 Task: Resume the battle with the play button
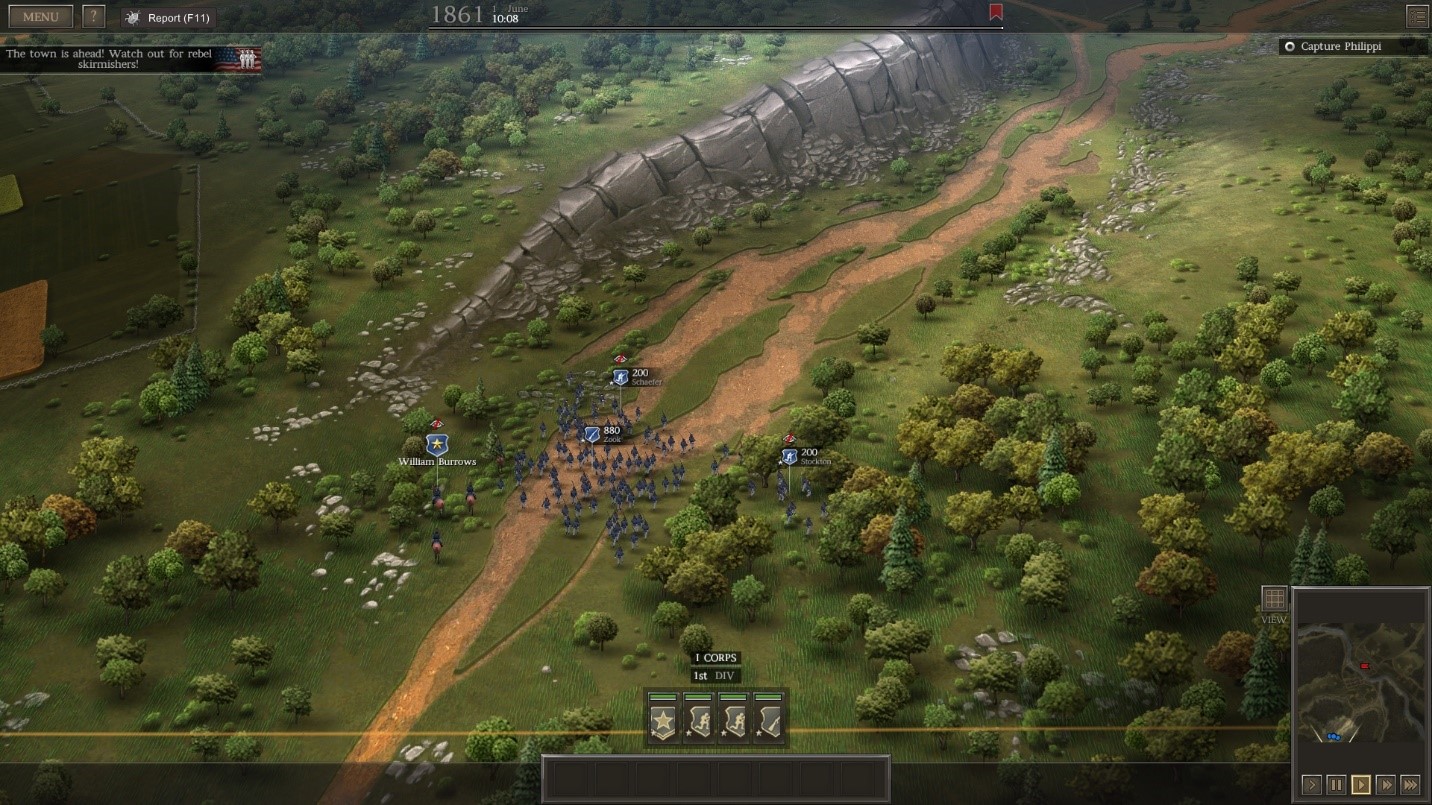click(1360, 784)
